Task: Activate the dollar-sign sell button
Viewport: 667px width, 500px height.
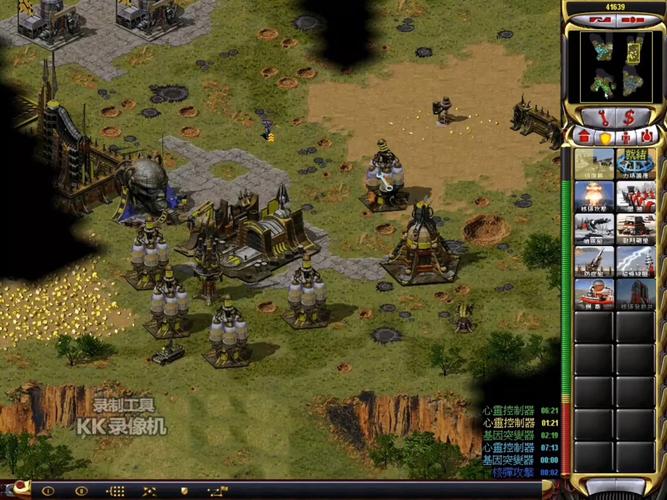Action: pyautogui.click(x=629, y=117)
